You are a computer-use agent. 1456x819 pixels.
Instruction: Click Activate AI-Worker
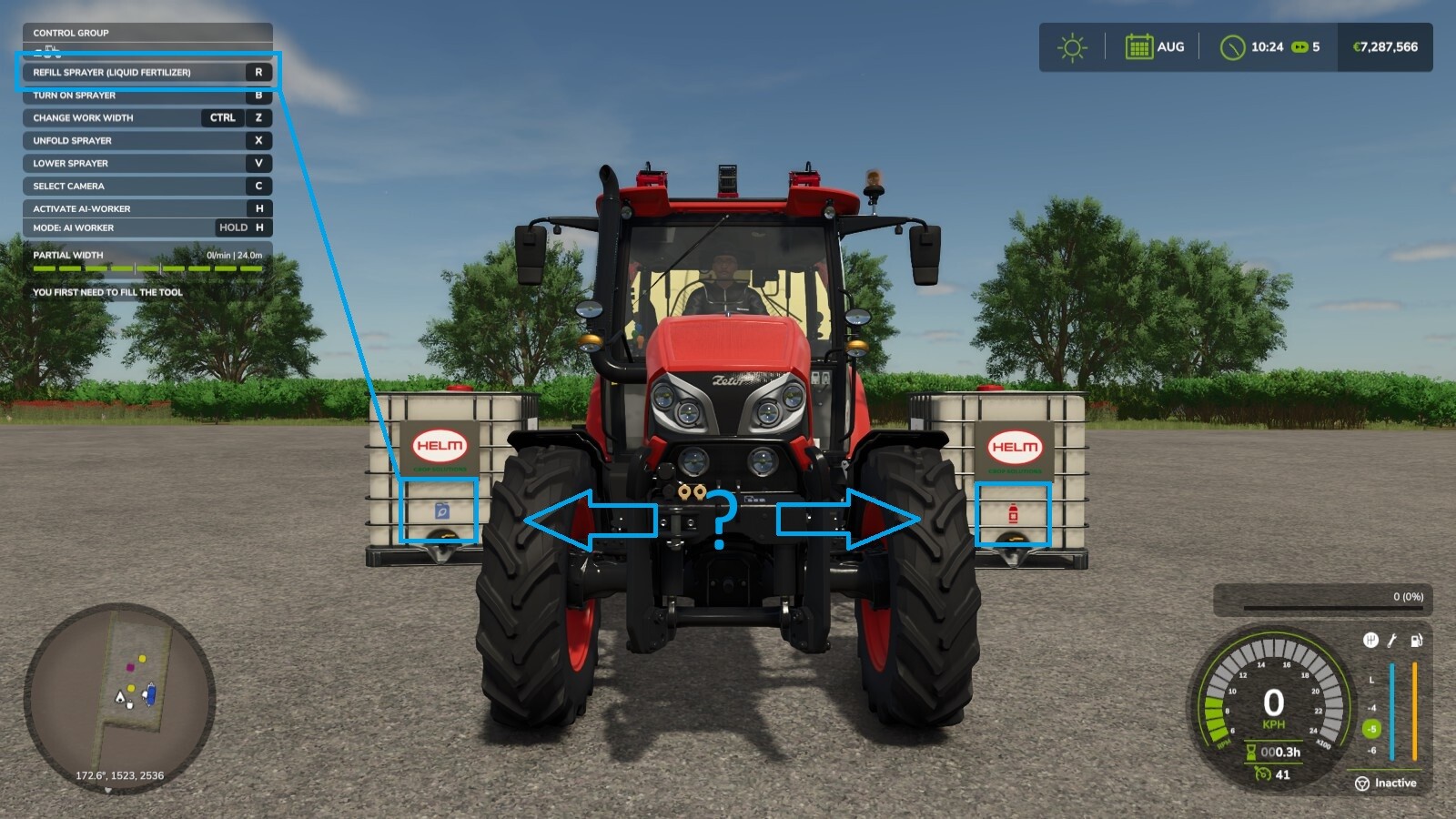146,207
